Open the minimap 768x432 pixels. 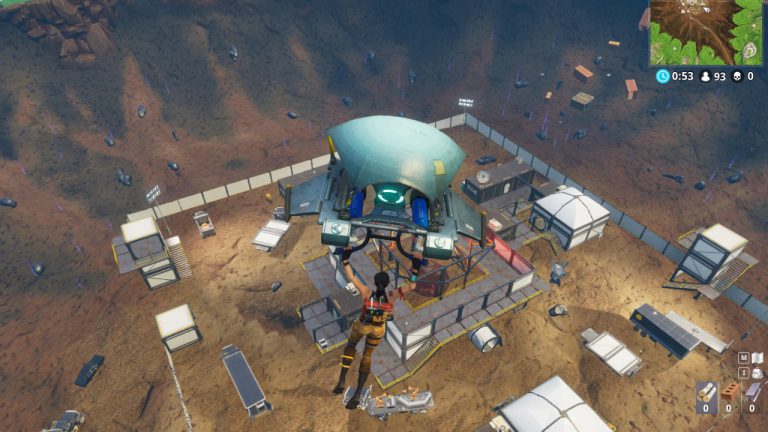click(706, 32)
